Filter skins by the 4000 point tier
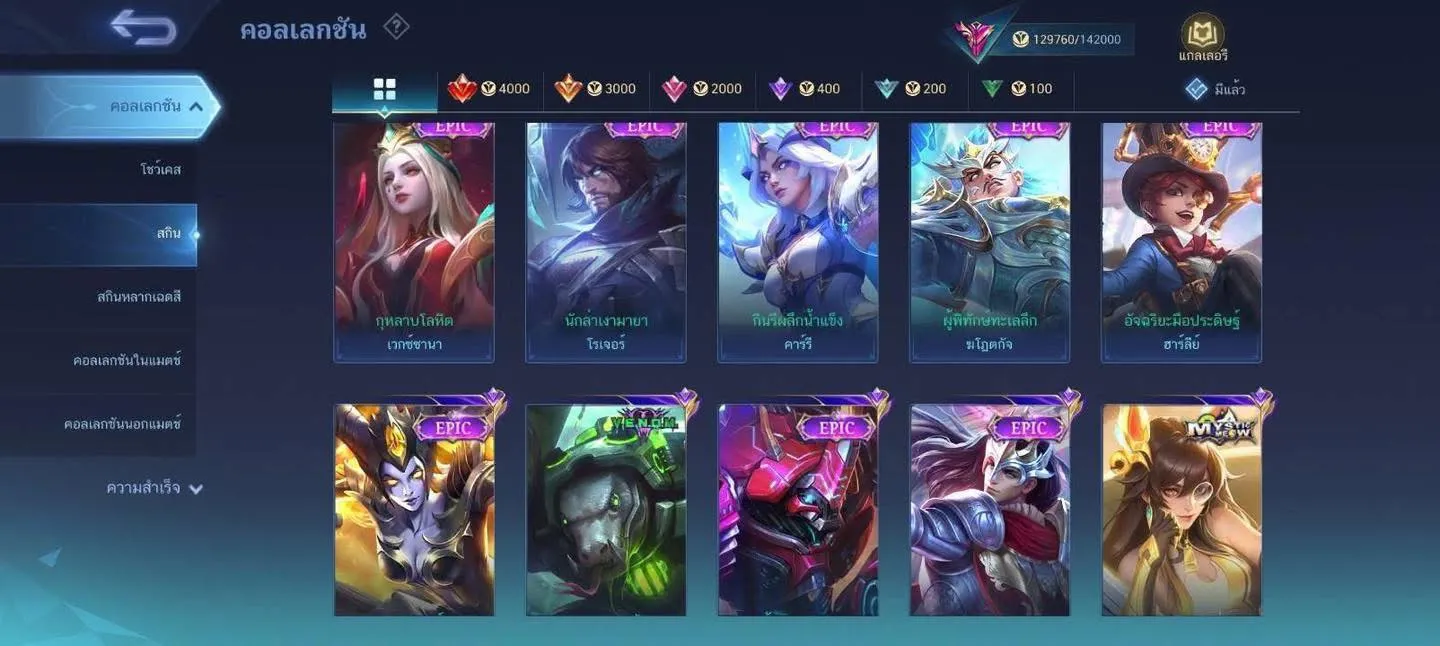The image size is (1440, 646). [490, 89]
